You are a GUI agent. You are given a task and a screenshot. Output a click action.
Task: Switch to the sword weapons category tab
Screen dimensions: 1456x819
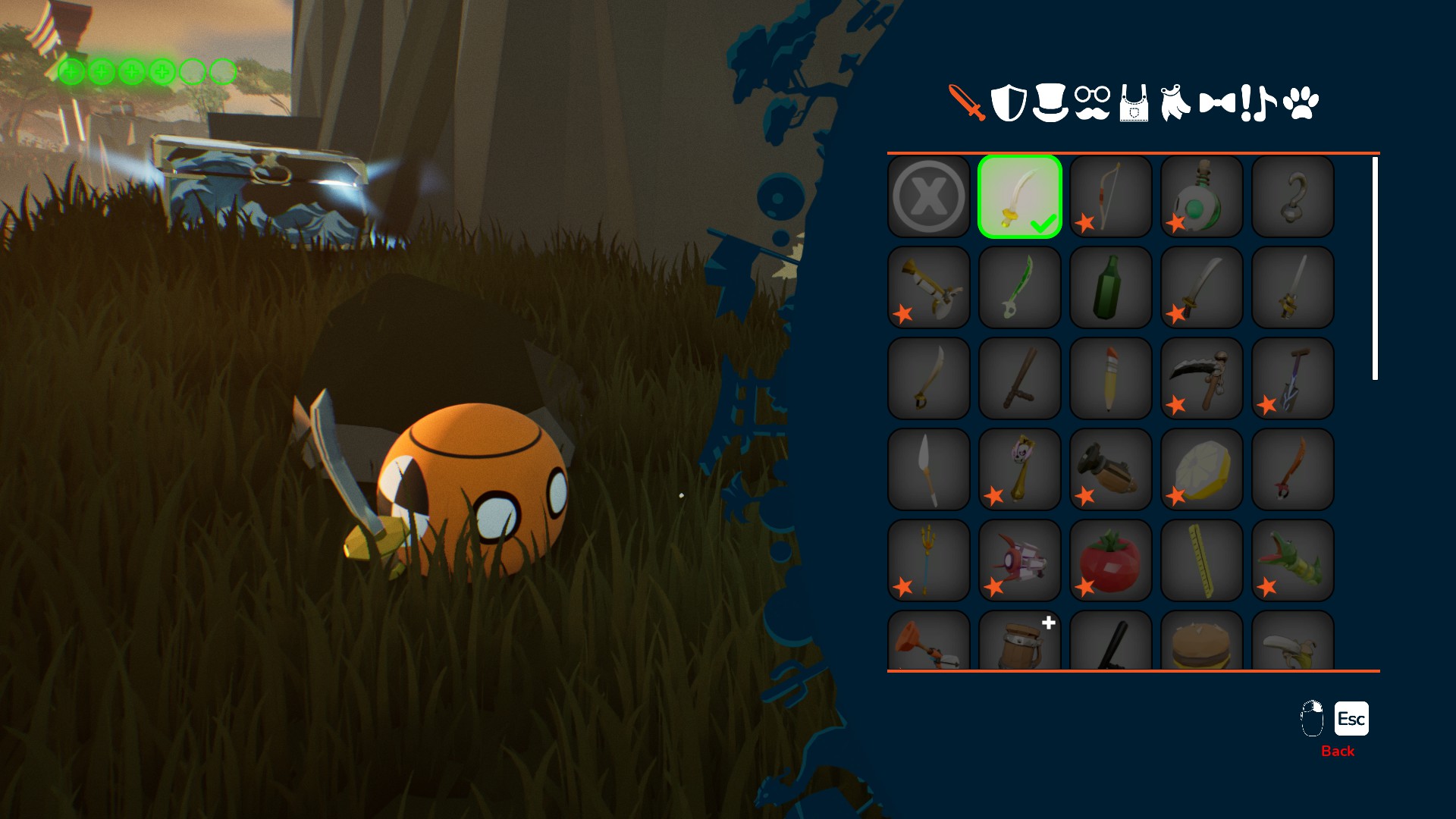coord(966,102)
